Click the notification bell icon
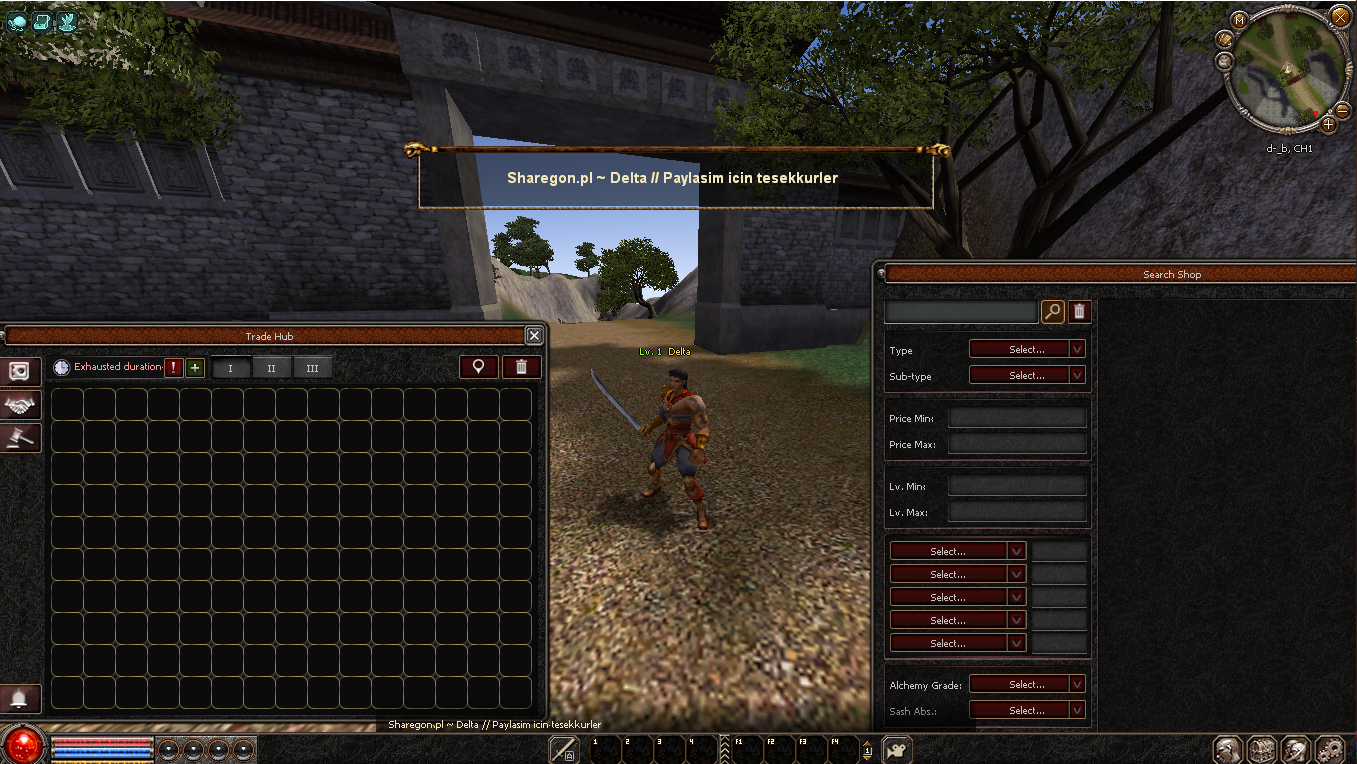The image size is (1357, 764). (x=20, y=698)
